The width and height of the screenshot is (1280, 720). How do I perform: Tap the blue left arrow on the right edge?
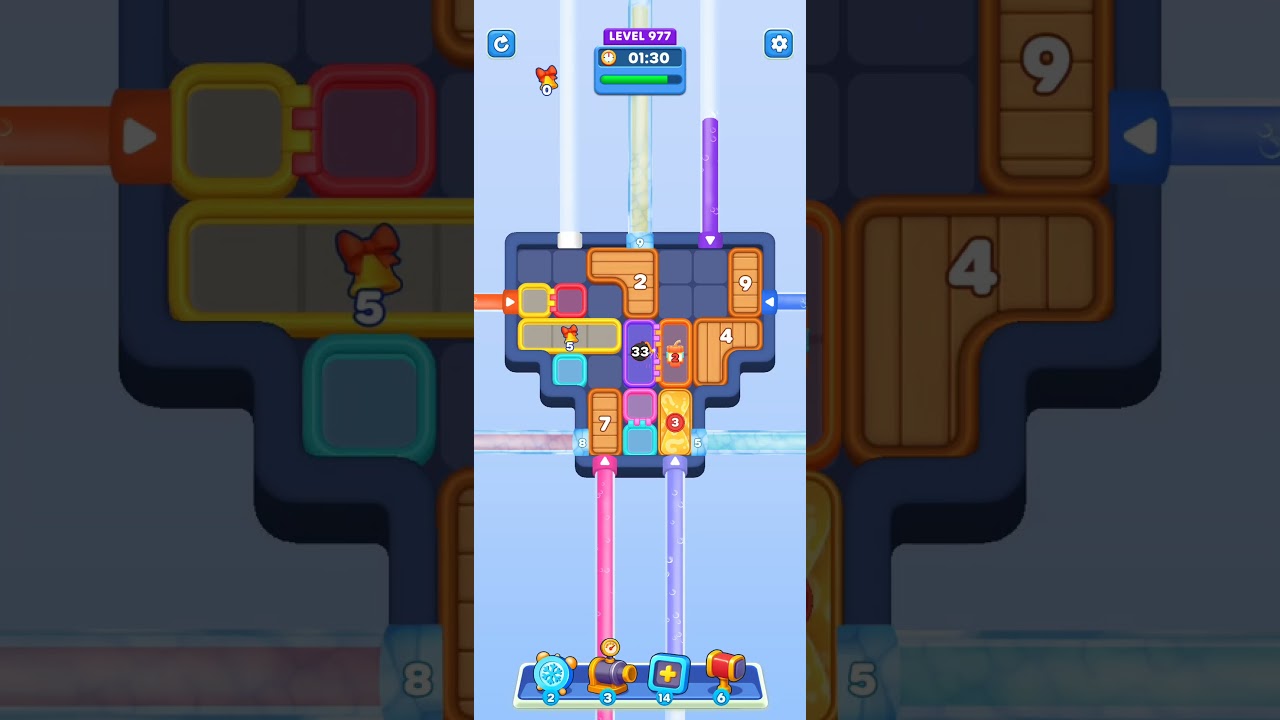pos(770,300)
